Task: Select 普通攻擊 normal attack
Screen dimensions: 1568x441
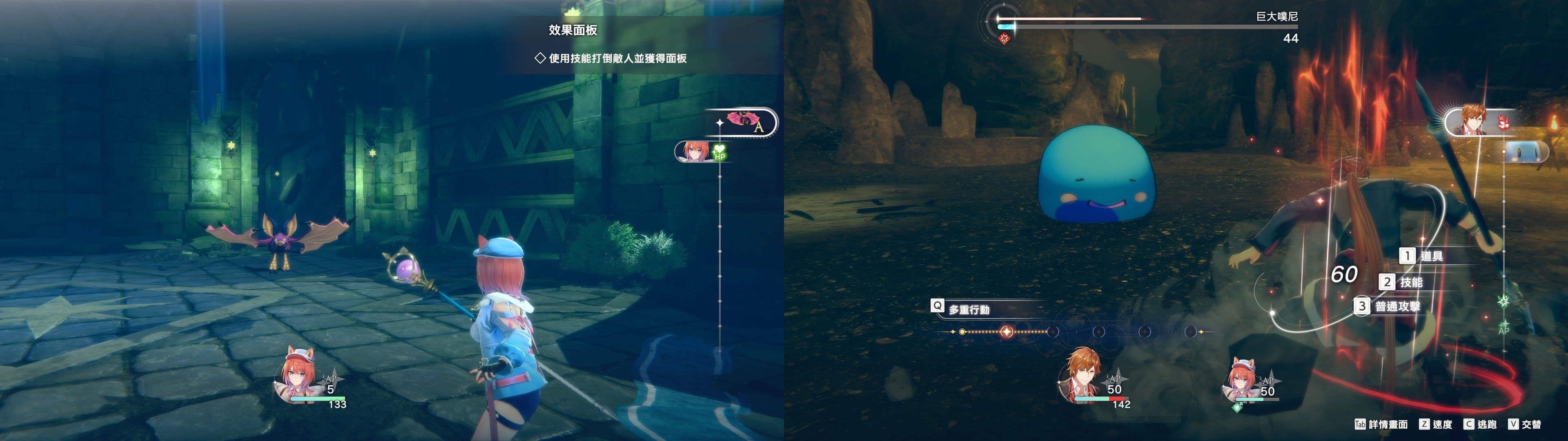Action: click(x=1396, y=306)
